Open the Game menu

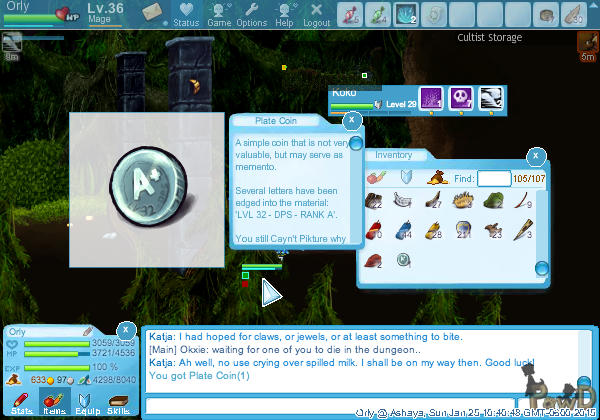[x=218, y=15]
